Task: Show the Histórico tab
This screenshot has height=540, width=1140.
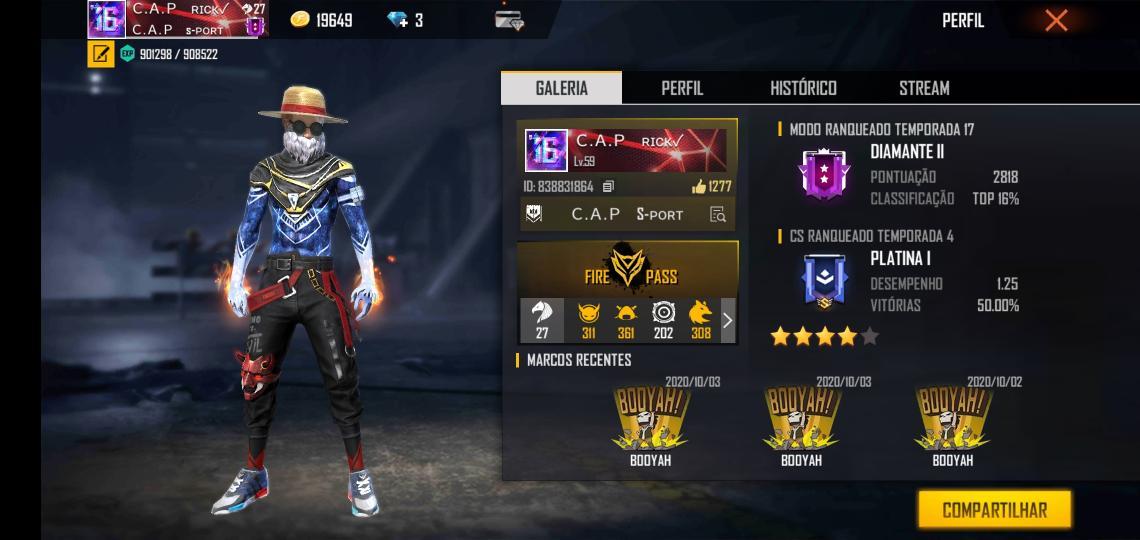Action: (803, 88)
